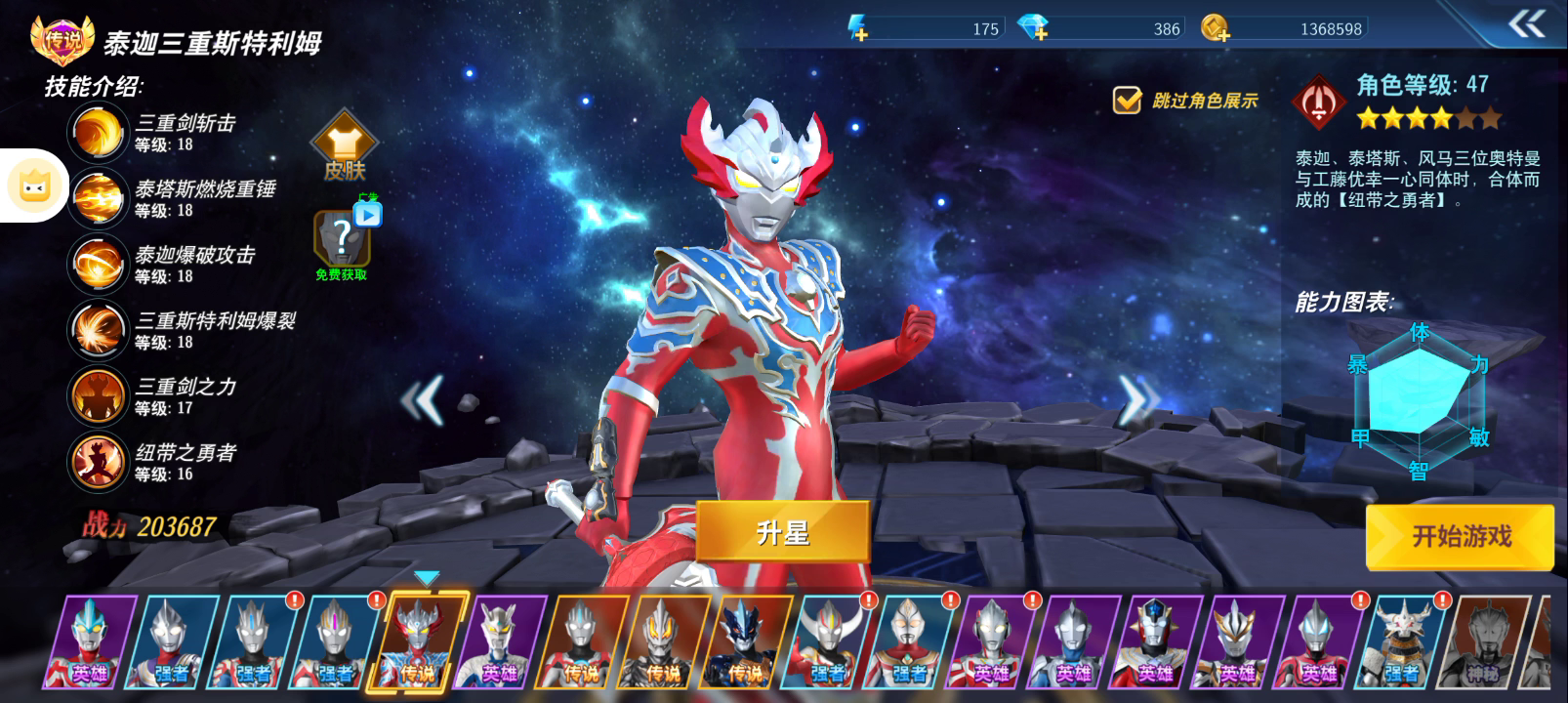The width and height of the screenshot is (1568, 703).
Task: Check the 纽带之勇者 skill icon
Action: pos(98,462)
